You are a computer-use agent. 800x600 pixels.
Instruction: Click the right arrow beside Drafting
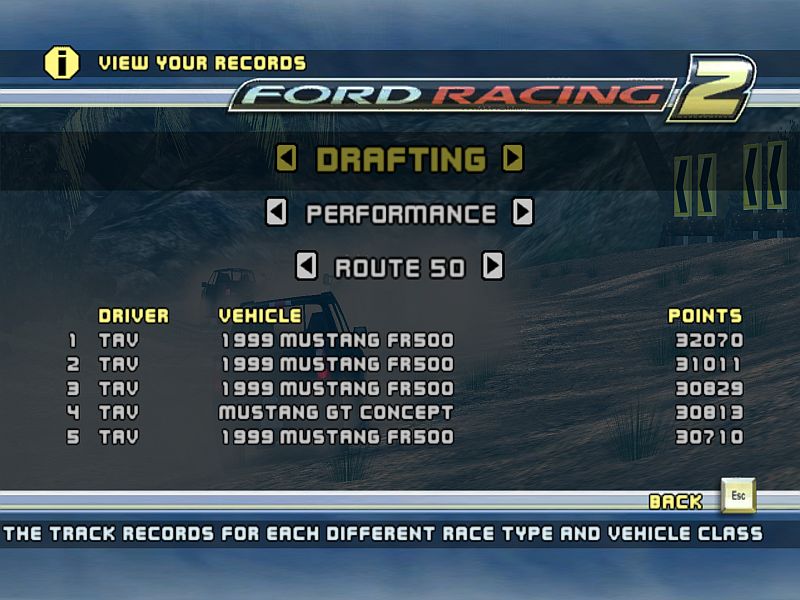tap(512, 159)
